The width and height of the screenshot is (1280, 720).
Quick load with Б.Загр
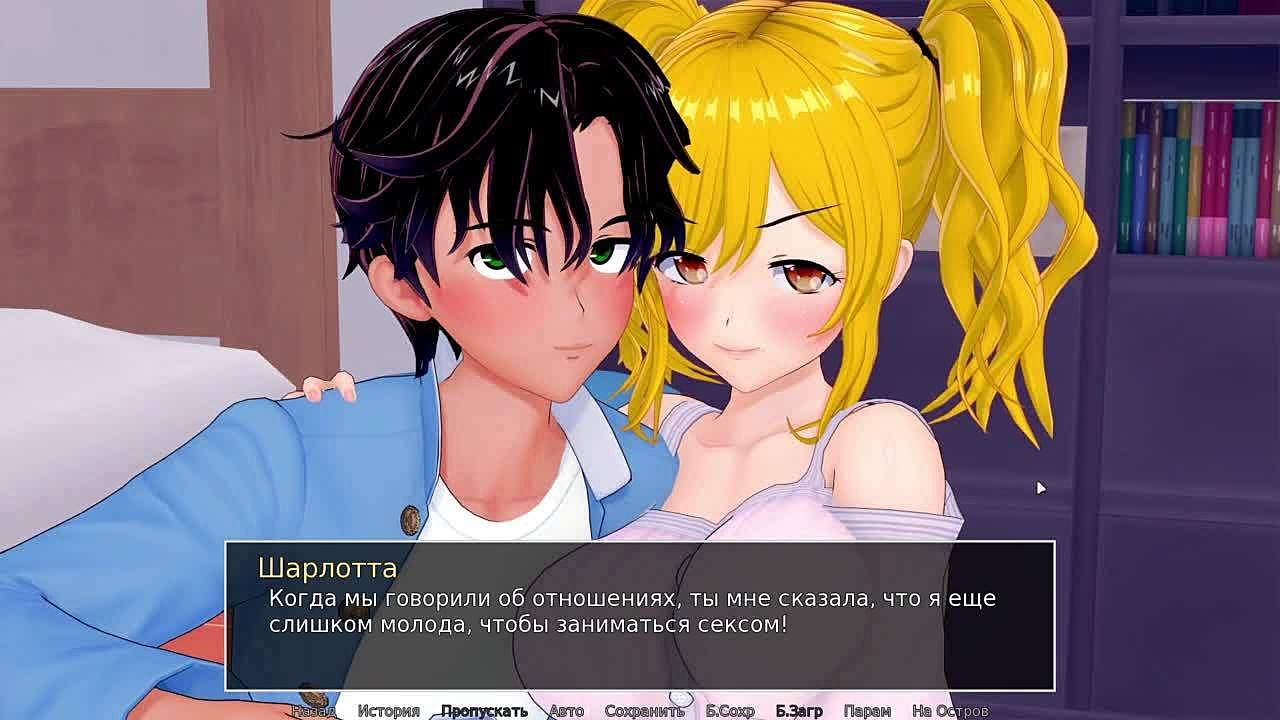799,711
